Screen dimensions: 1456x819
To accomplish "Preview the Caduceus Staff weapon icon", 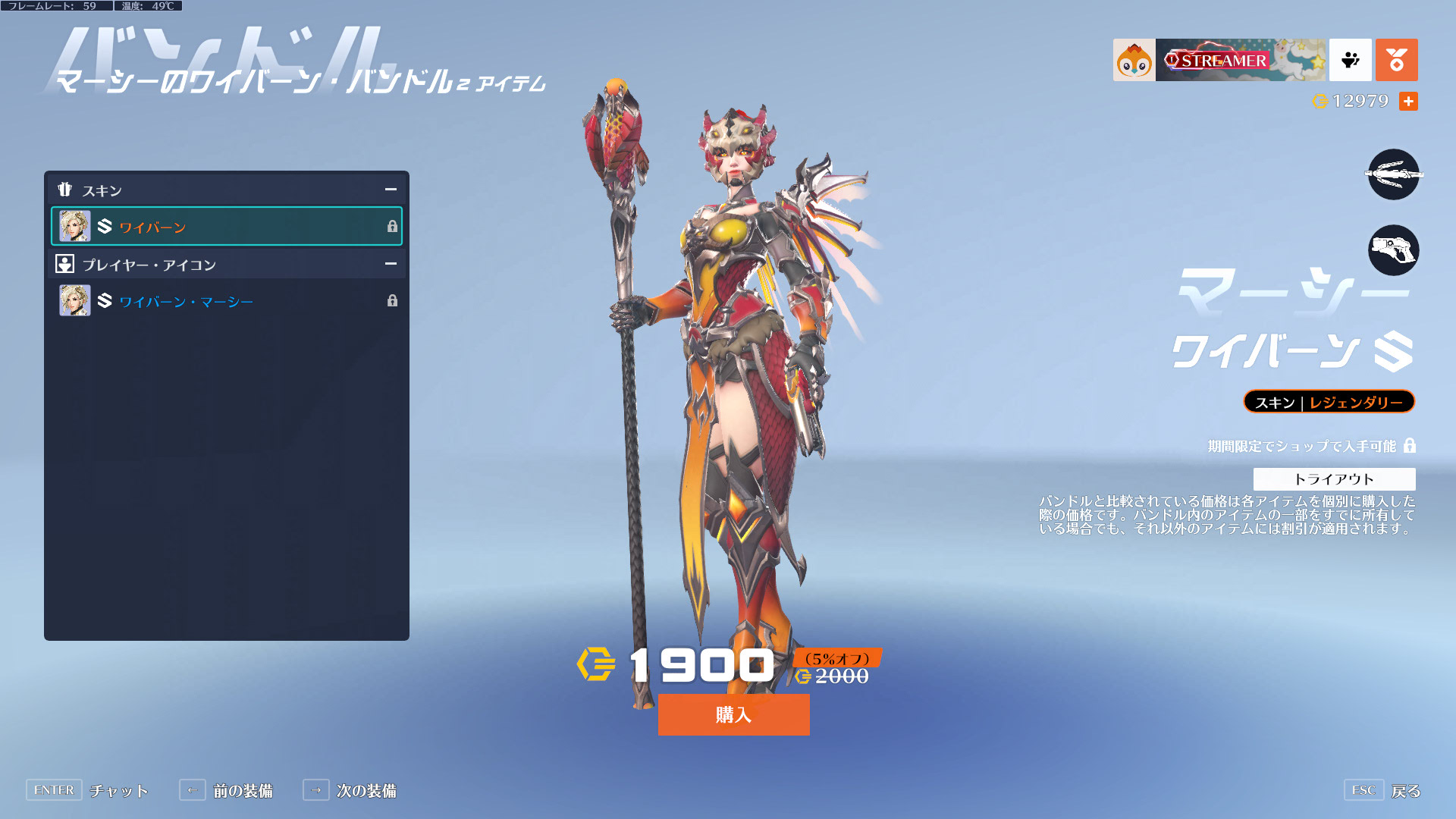I will tap(1393, 174).
